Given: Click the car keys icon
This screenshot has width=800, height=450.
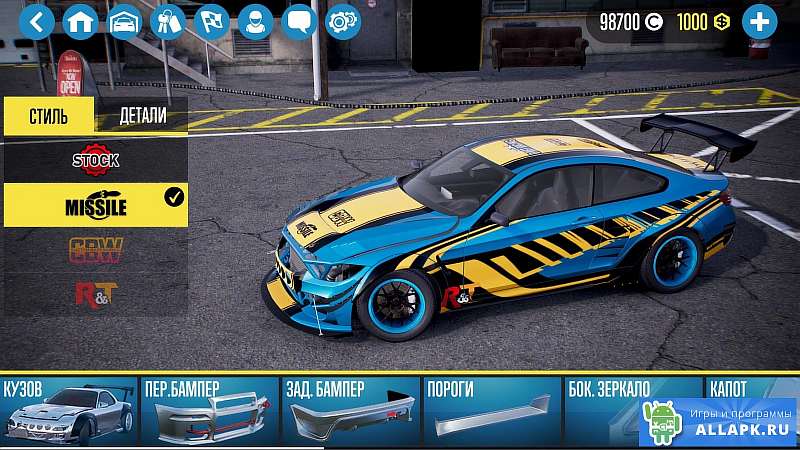Looking at the screenshot, I should (x=167, y=22).
